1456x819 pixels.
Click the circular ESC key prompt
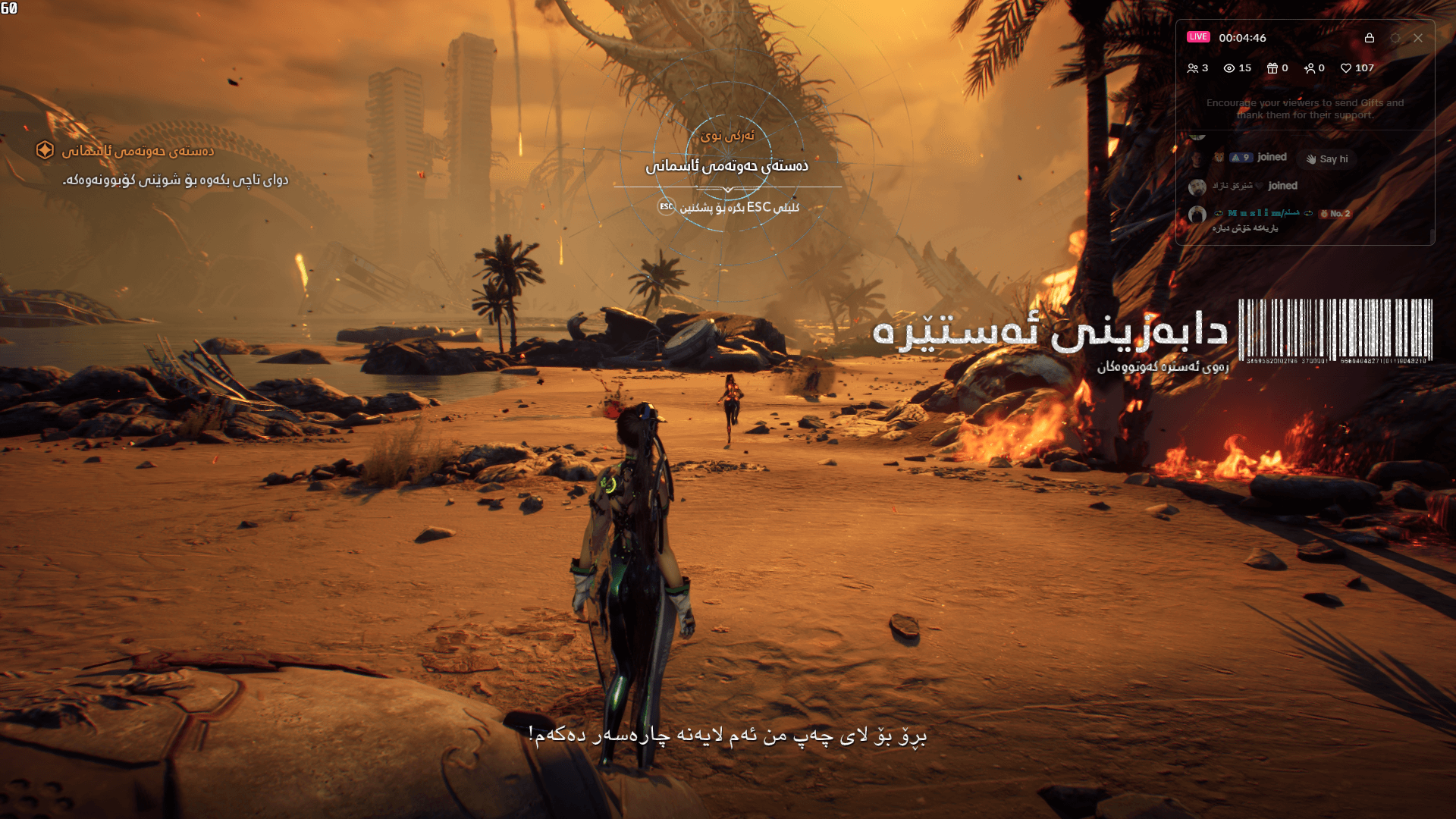pyautogui.click(x=666, y=205)
